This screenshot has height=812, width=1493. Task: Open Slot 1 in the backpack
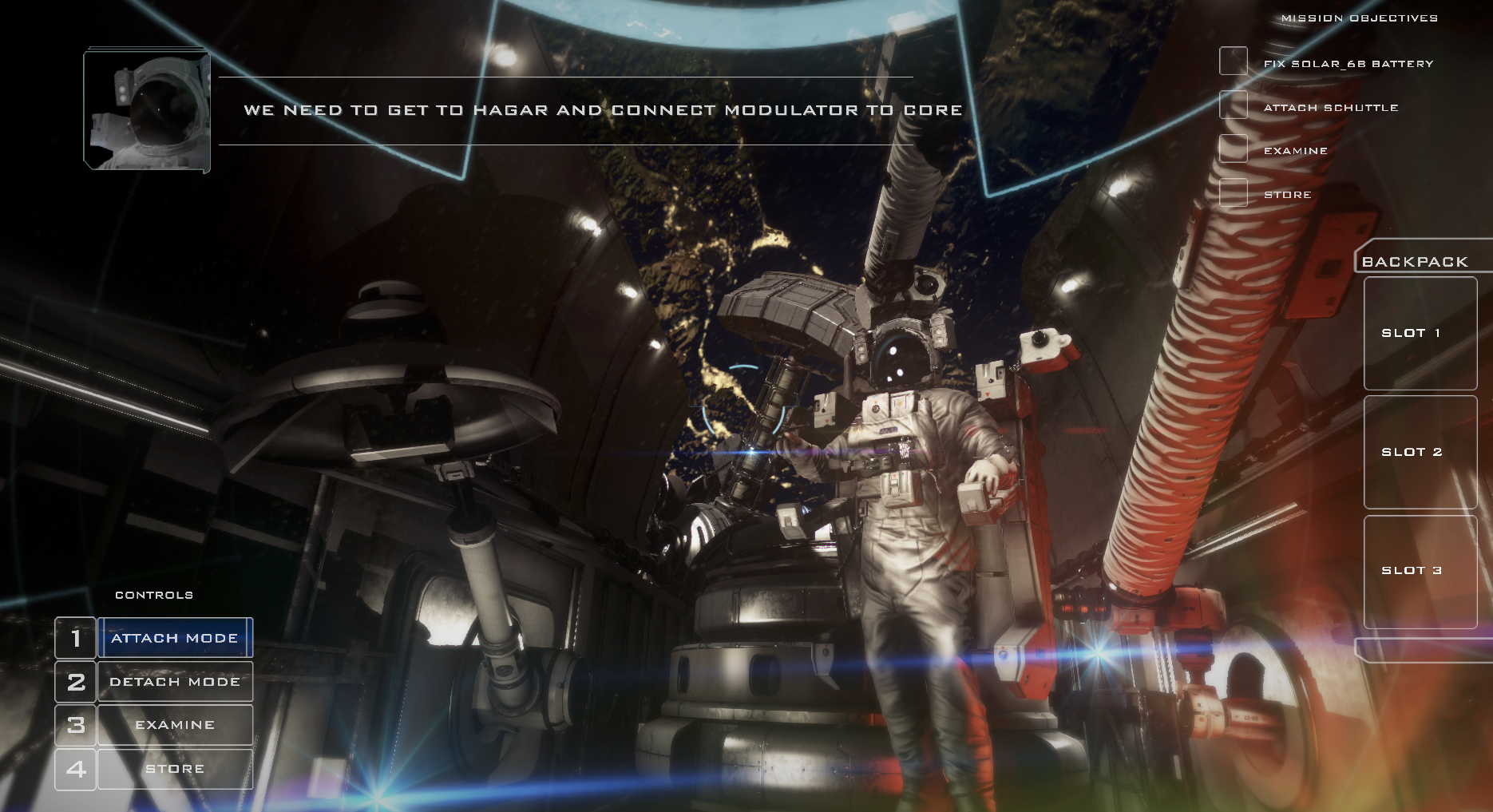coord(1420,334)
